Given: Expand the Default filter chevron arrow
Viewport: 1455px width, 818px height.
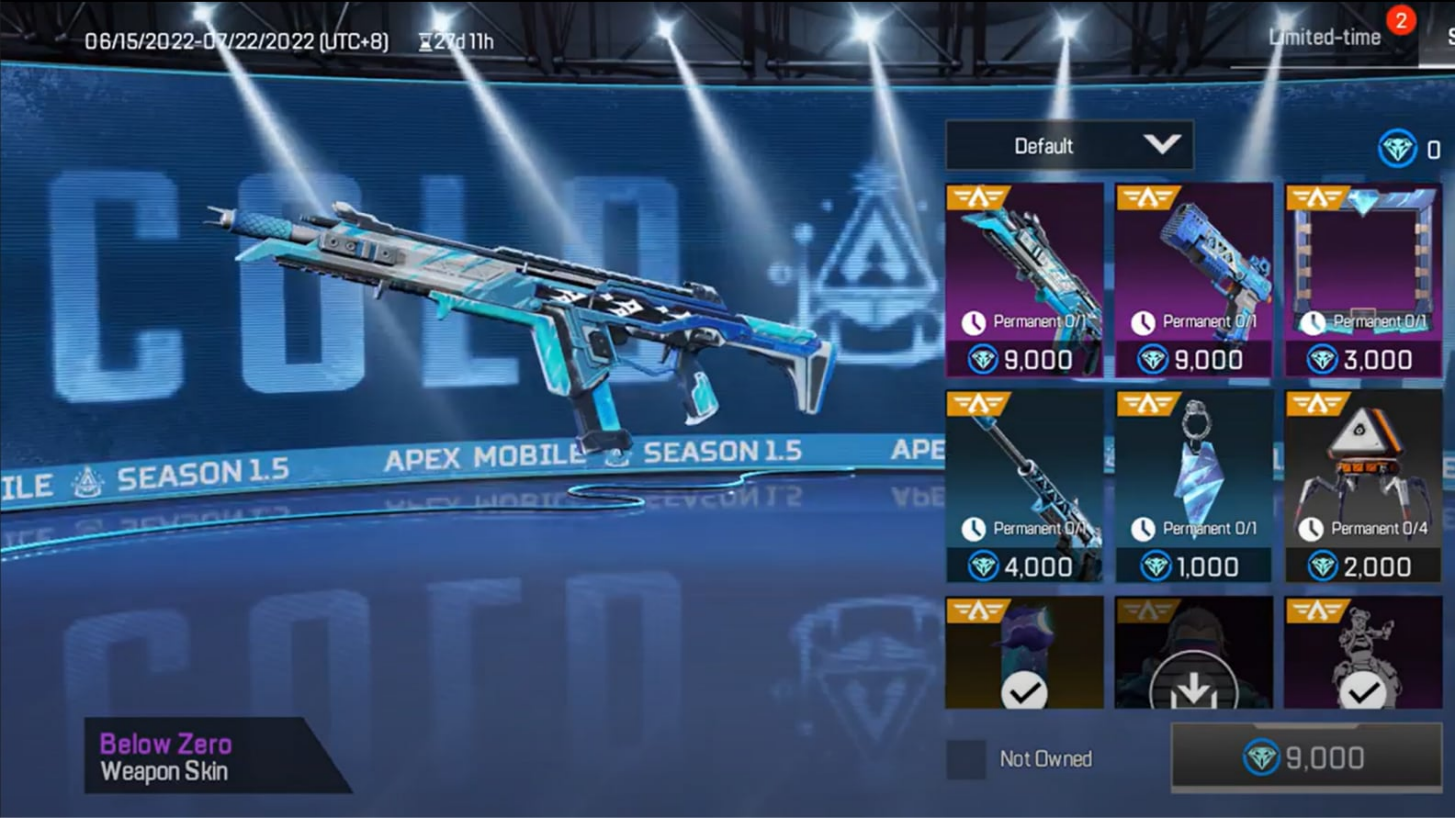Looking at the screenshot, I should [x=1160, y=145].
